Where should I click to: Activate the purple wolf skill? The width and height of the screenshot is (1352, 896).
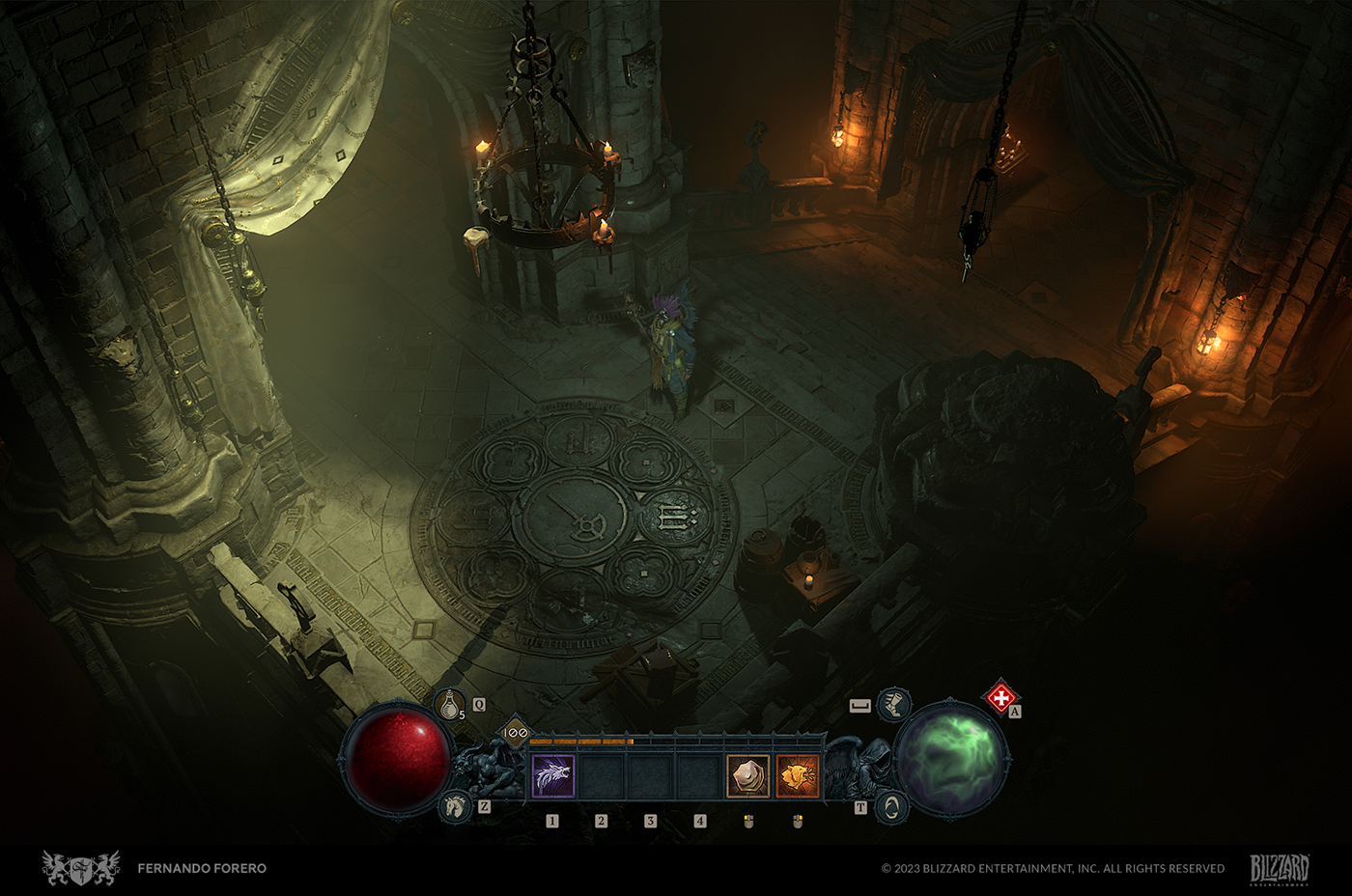tap(553, 776)
